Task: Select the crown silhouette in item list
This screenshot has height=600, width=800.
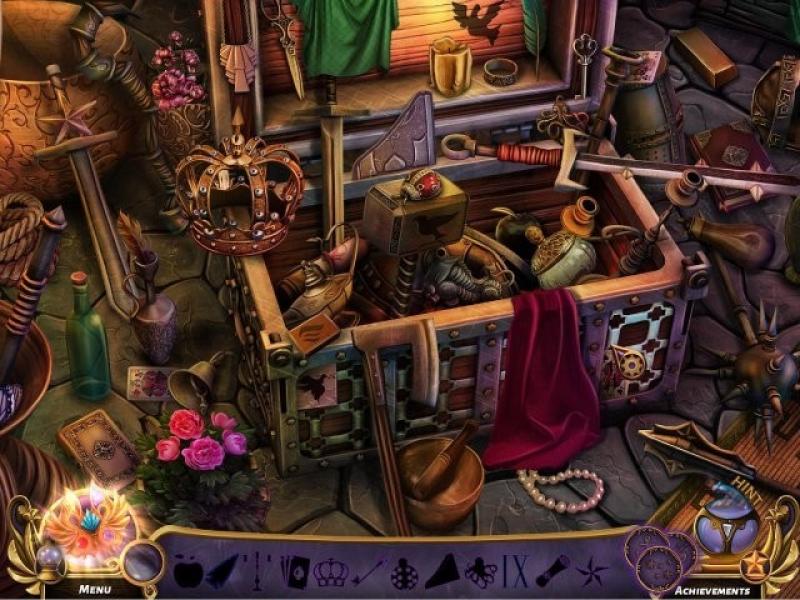Action: (331, 571)
